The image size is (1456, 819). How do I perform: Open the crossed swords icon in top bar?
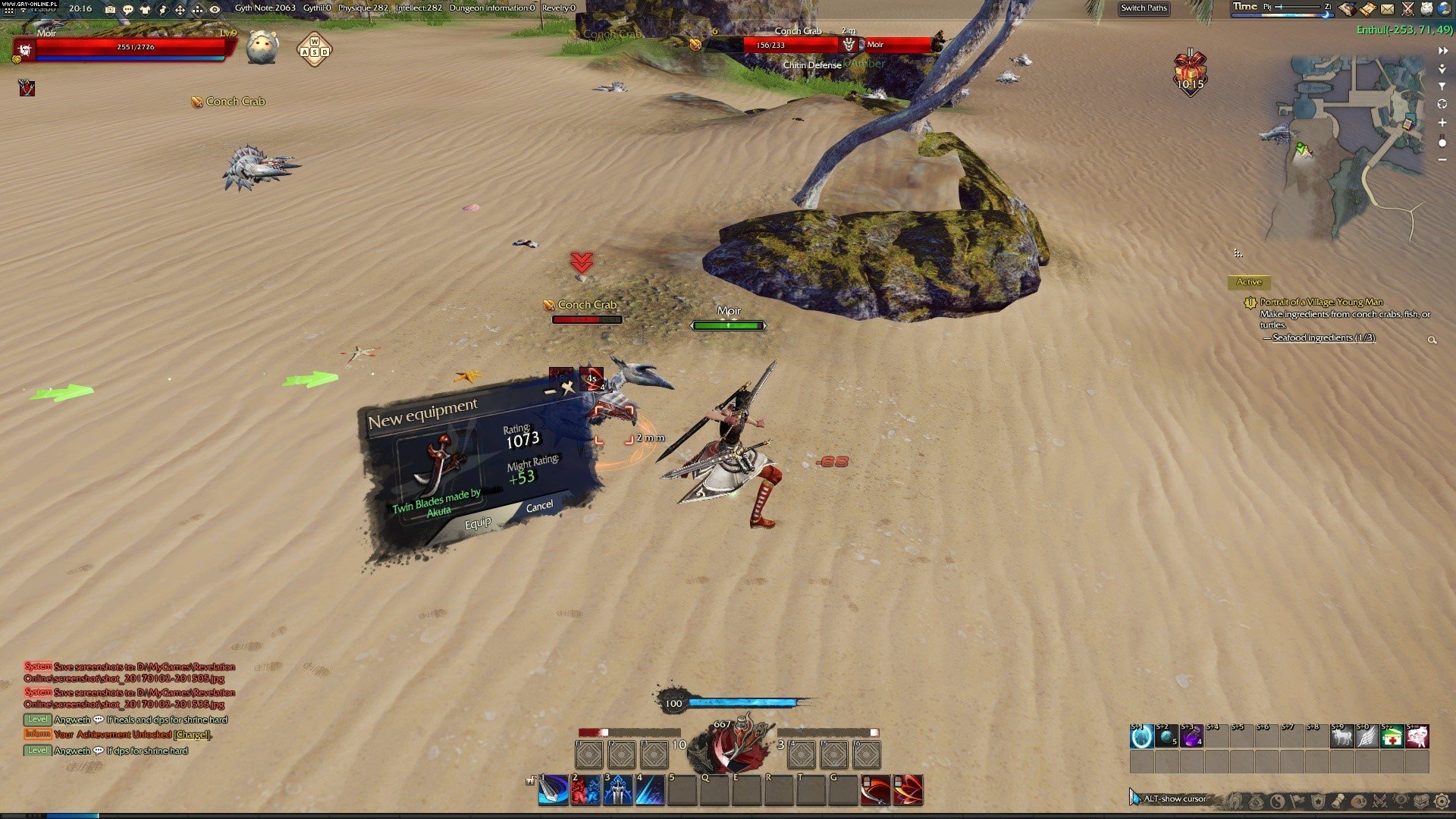tap(1407, 9)
